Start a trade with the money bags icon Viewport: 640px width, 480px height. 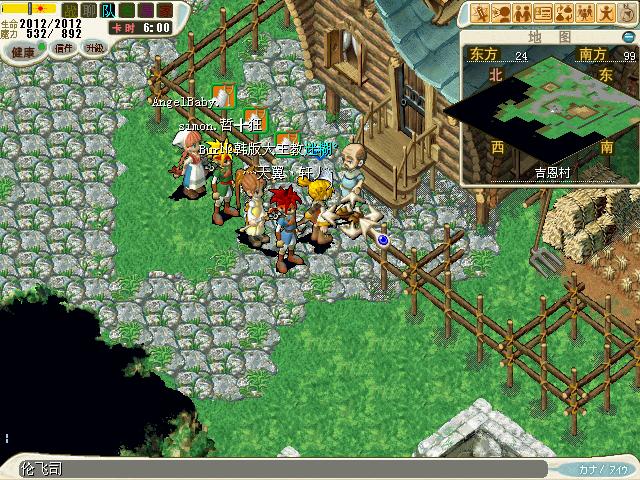click(564, 13)
